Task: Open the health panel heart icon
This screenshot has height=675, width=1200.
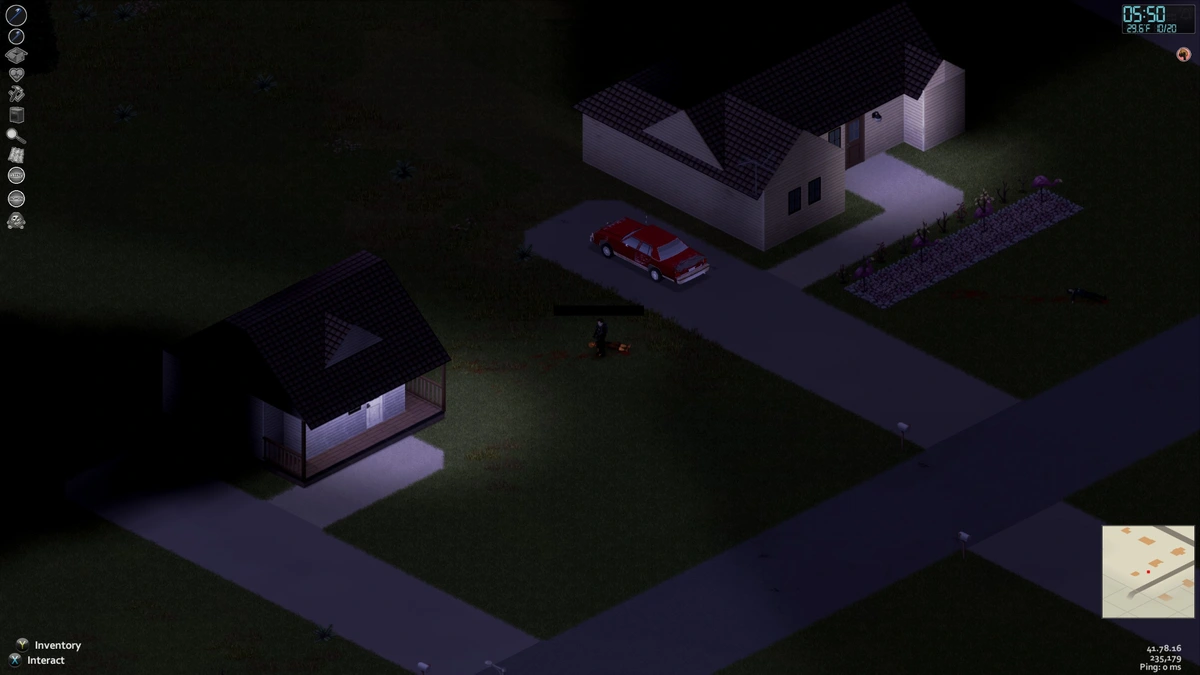Action: tap(16, 75)
